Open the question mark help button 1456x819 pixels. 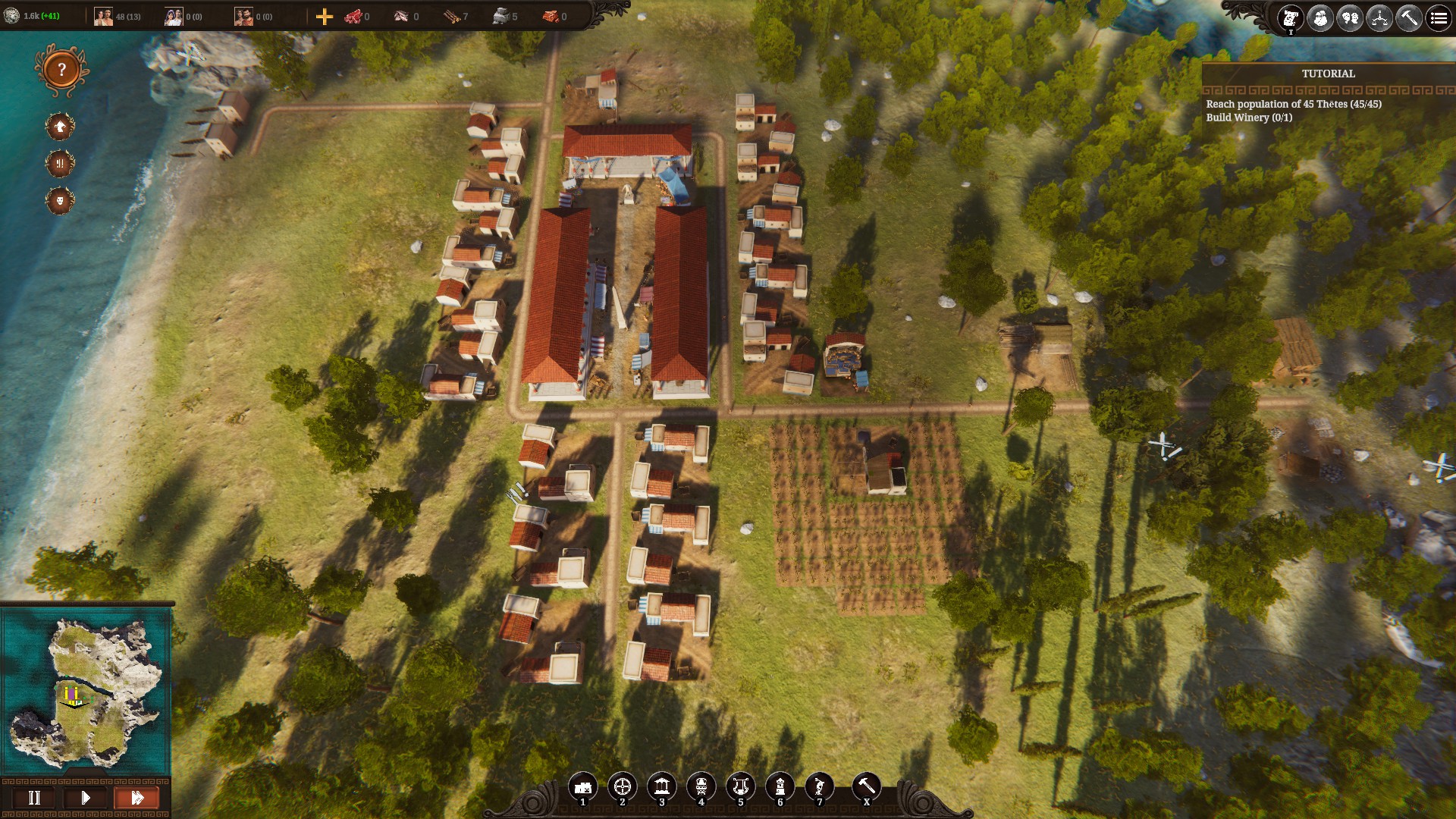[x=61, y=71]
